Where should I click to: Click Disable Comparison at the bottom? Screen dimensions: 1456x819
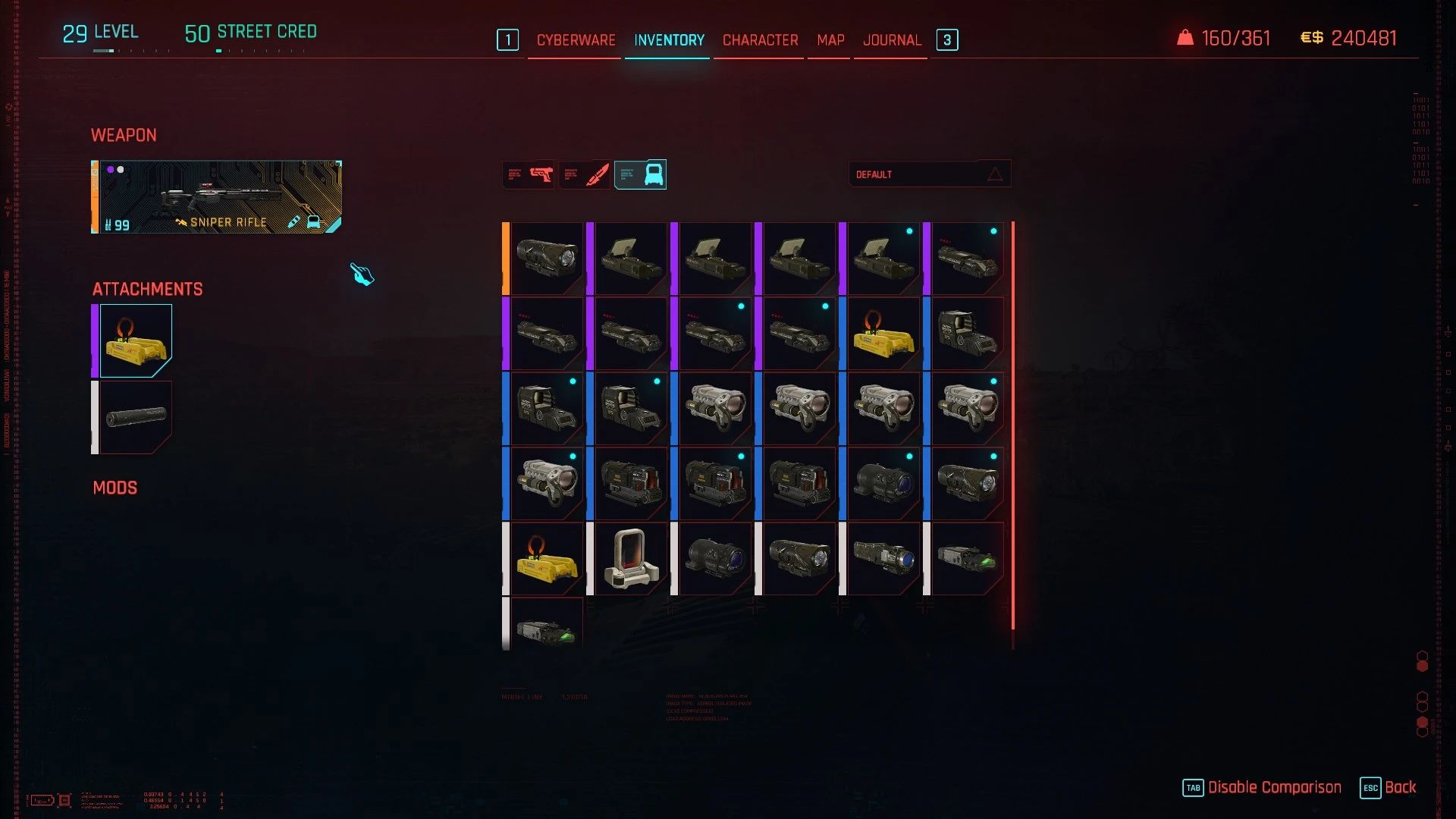click(x=1275, y=787)
